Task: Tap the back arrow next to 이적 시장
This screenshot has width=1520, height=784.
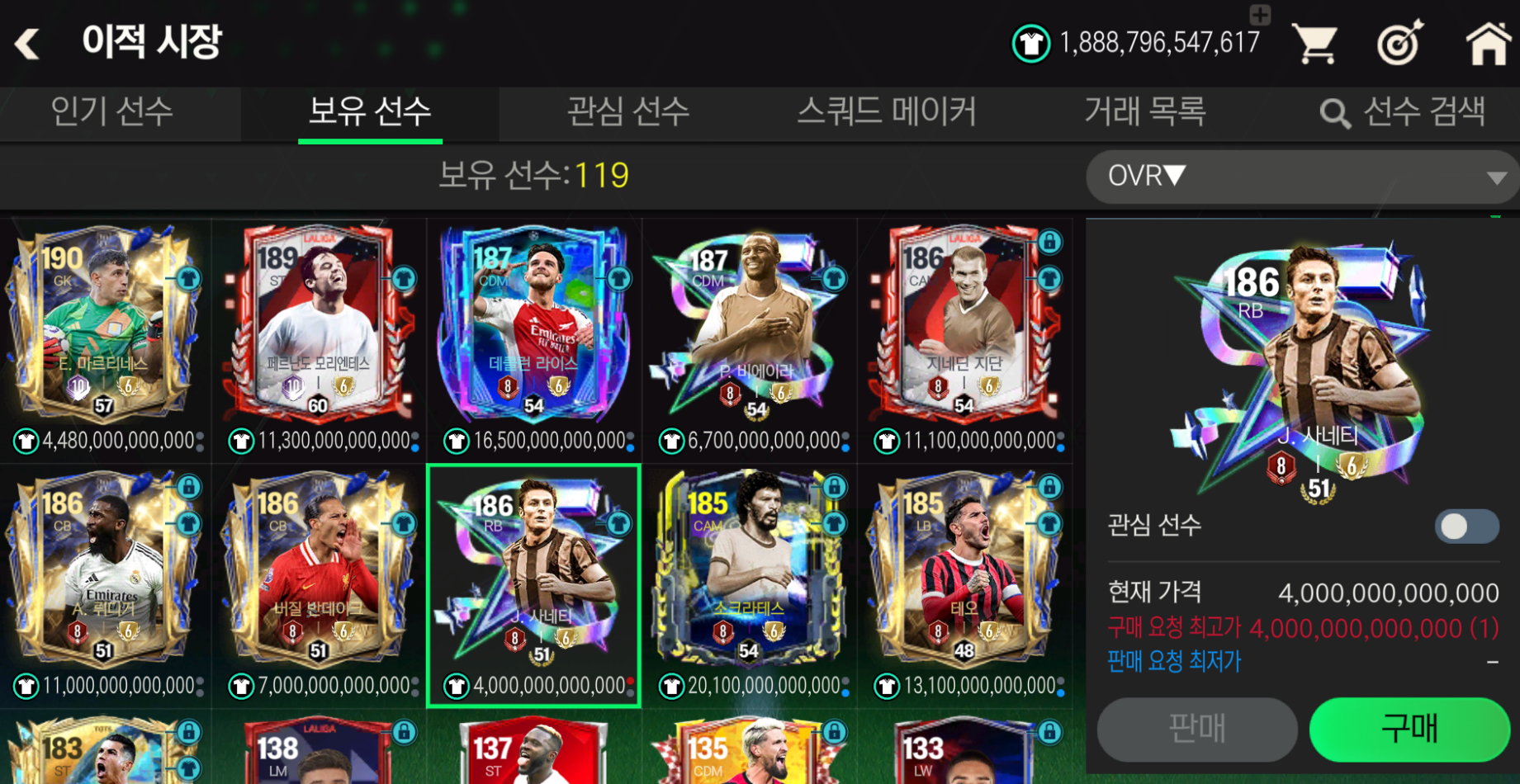Action: pyautogui.click(x=27, y=43)
